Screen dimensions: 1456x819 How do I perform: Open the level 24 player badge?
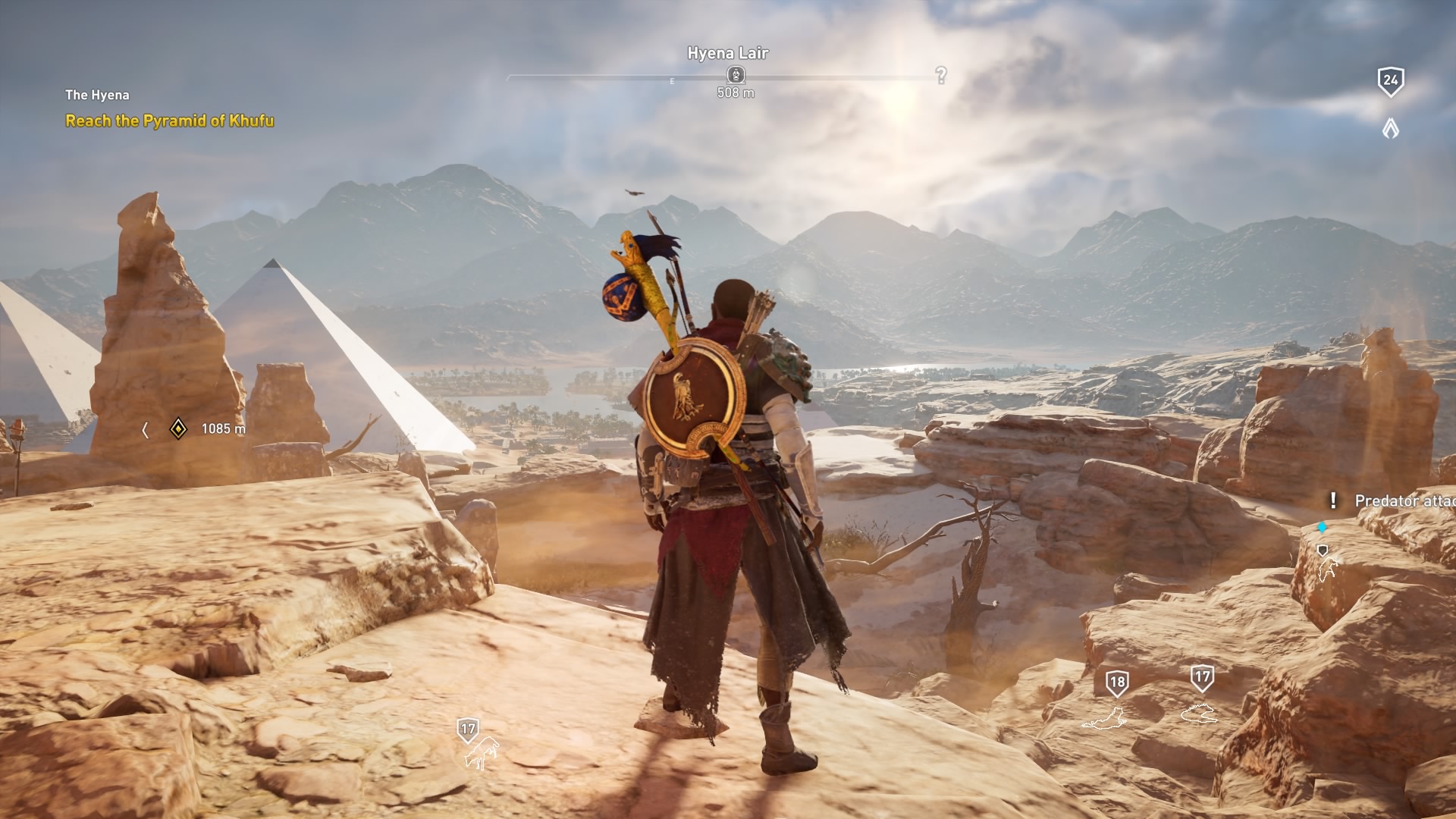1390,81
